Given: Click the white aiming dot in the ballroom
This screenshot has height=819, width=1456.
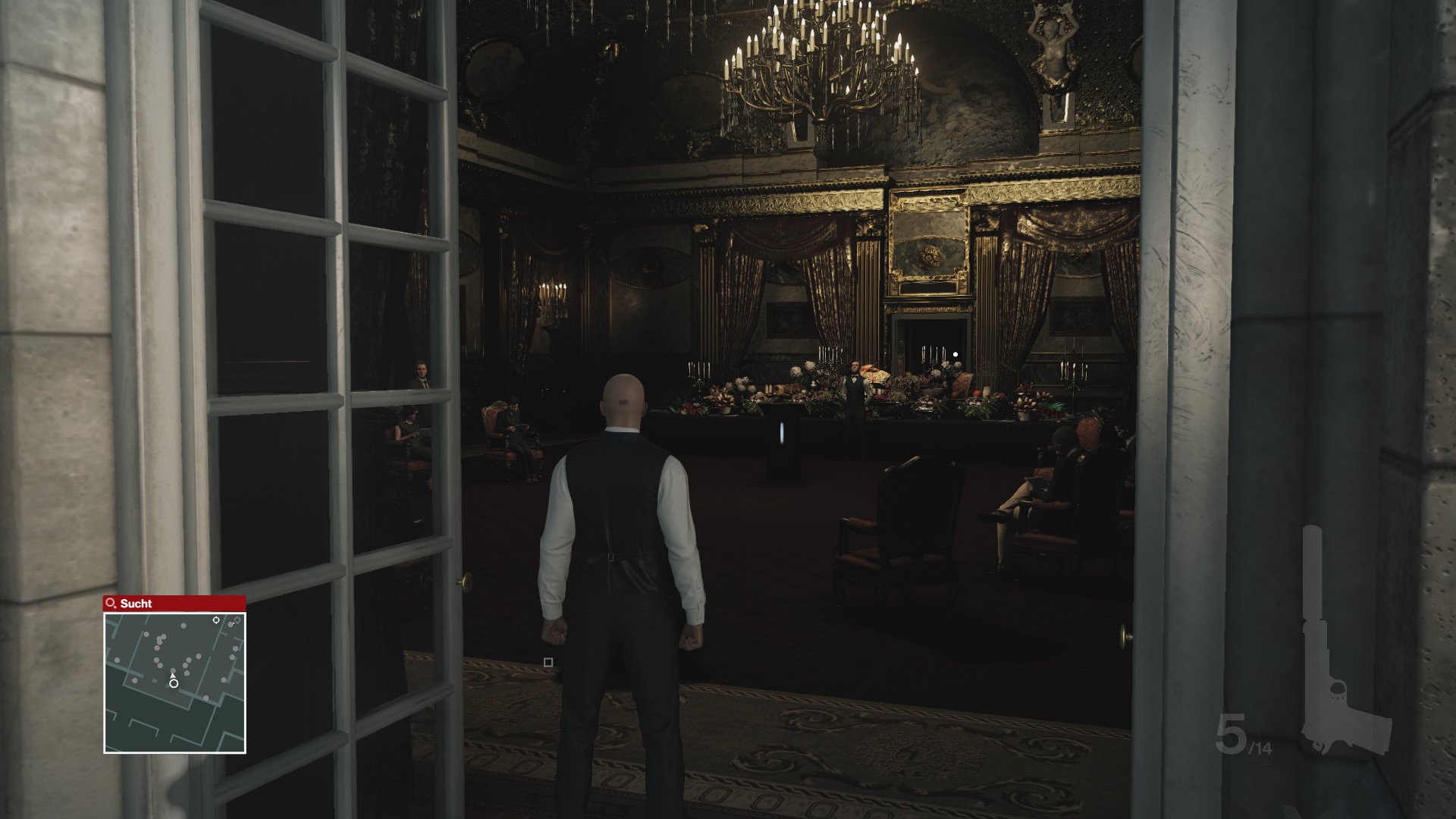Looking at the screenshot, I should pos(955,353).
